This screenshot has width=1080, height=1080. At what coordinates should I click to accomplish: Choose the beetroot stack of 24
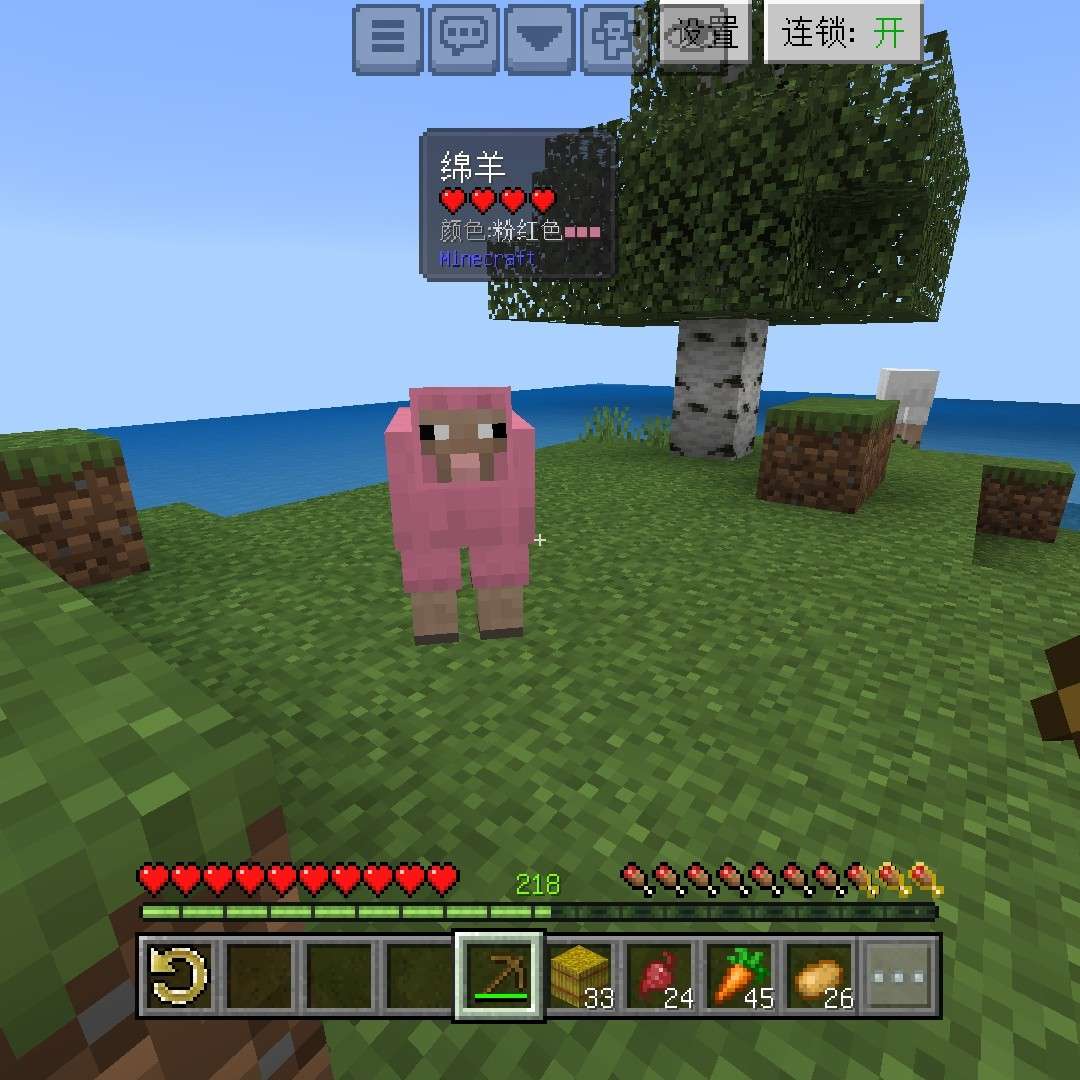coord(660,976)
